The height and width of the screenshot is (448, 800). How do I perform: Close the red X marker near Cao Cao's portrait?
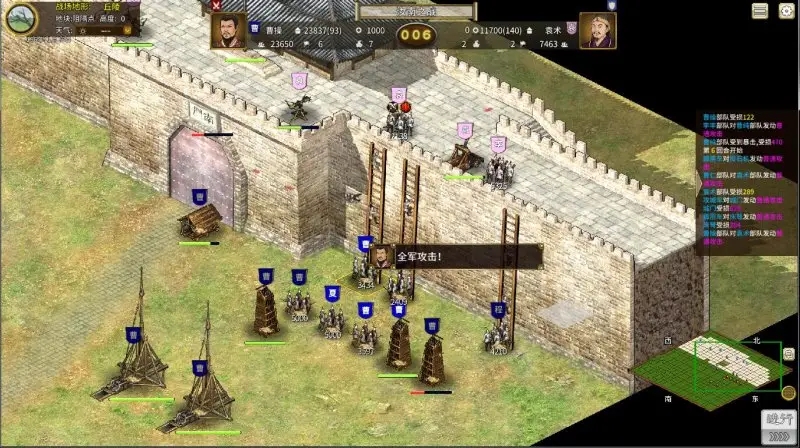click(x=218, y=6)
